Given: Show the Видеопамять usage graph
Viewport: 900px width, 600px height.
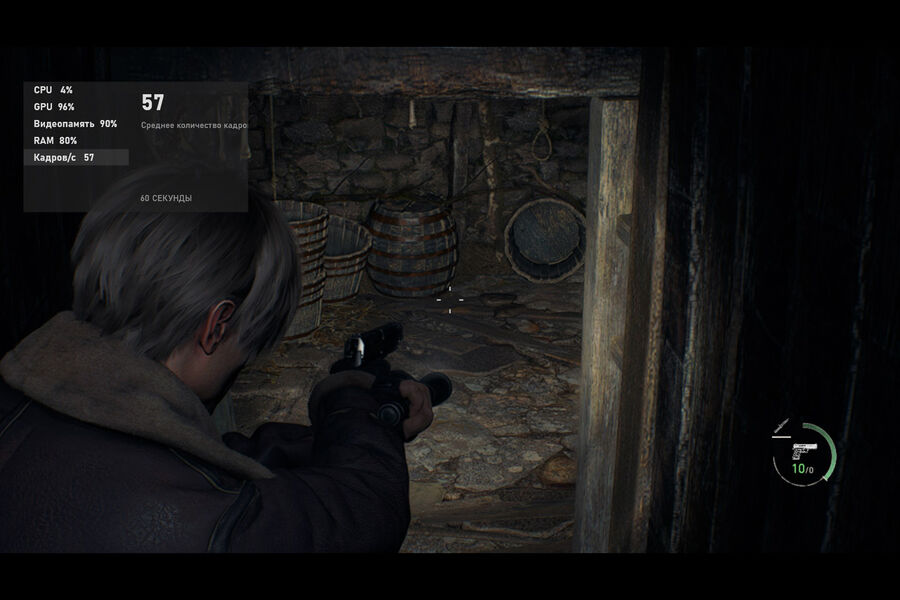Looking at the screenshot, I should coord(76,124).
